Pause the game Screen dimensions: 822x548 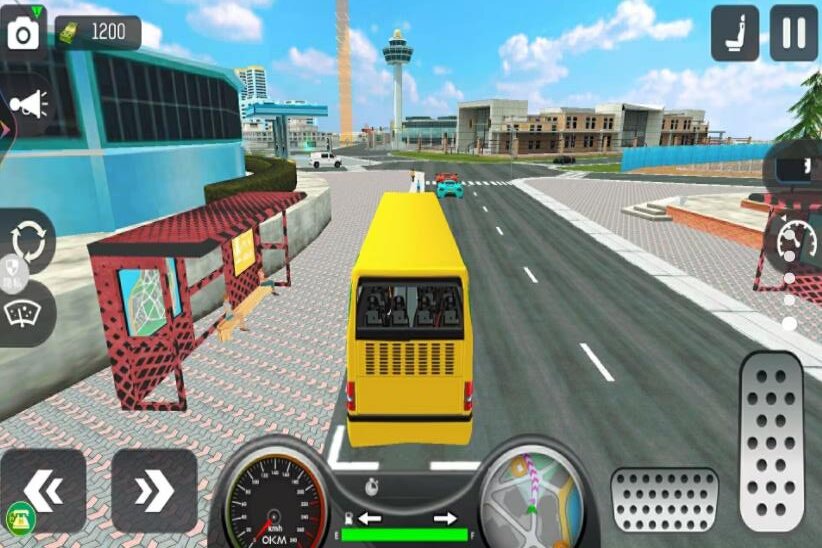tap(794, 33)
